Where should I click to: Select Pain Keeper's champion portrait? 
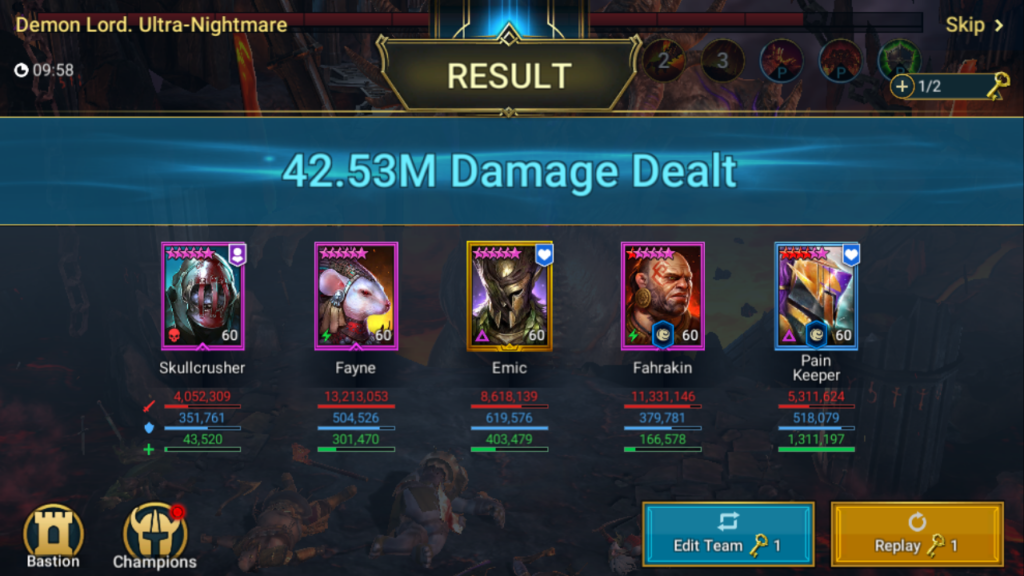pos(816,296)
